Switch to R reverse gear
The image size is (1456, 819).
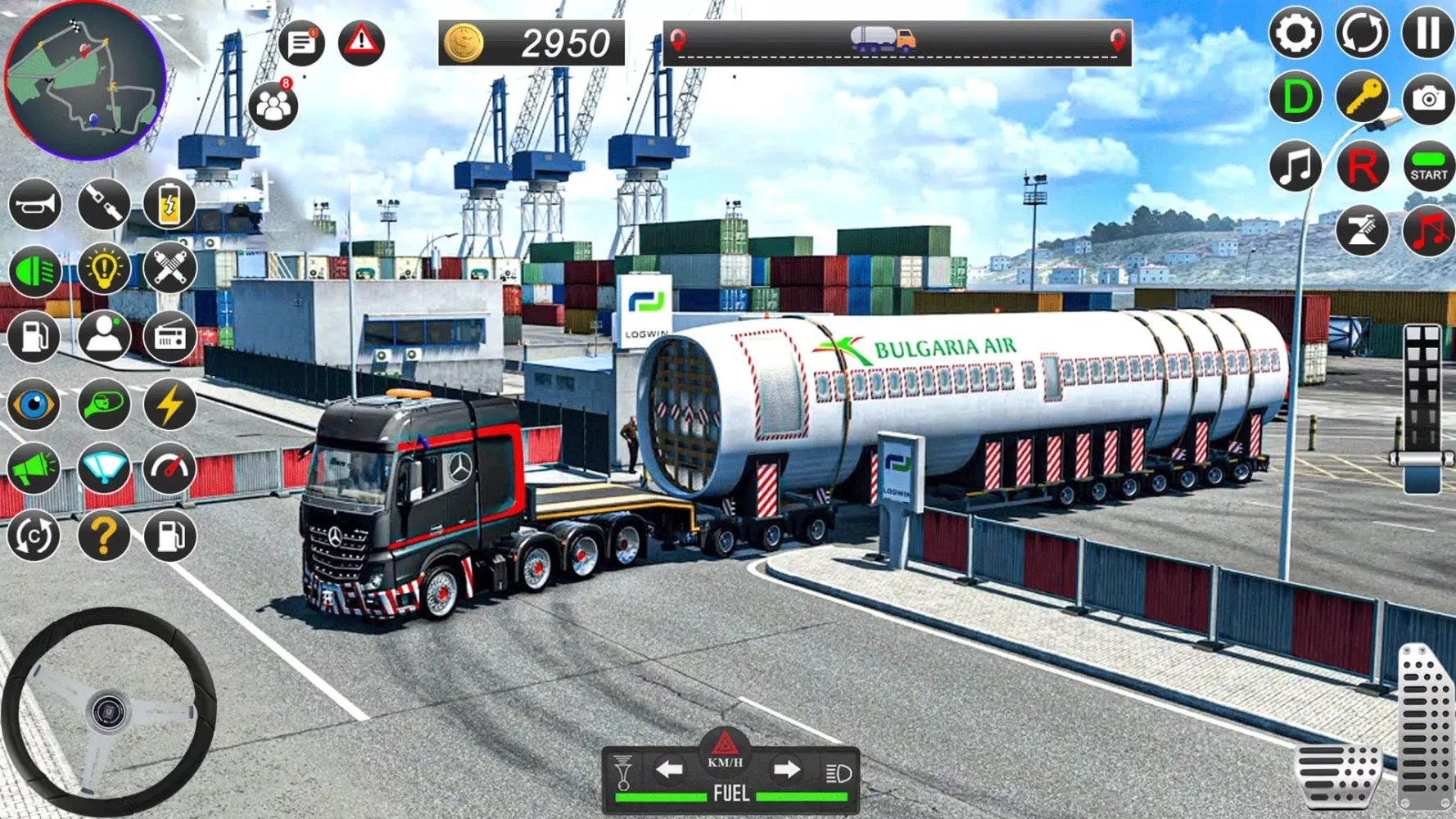(1359, 166)
